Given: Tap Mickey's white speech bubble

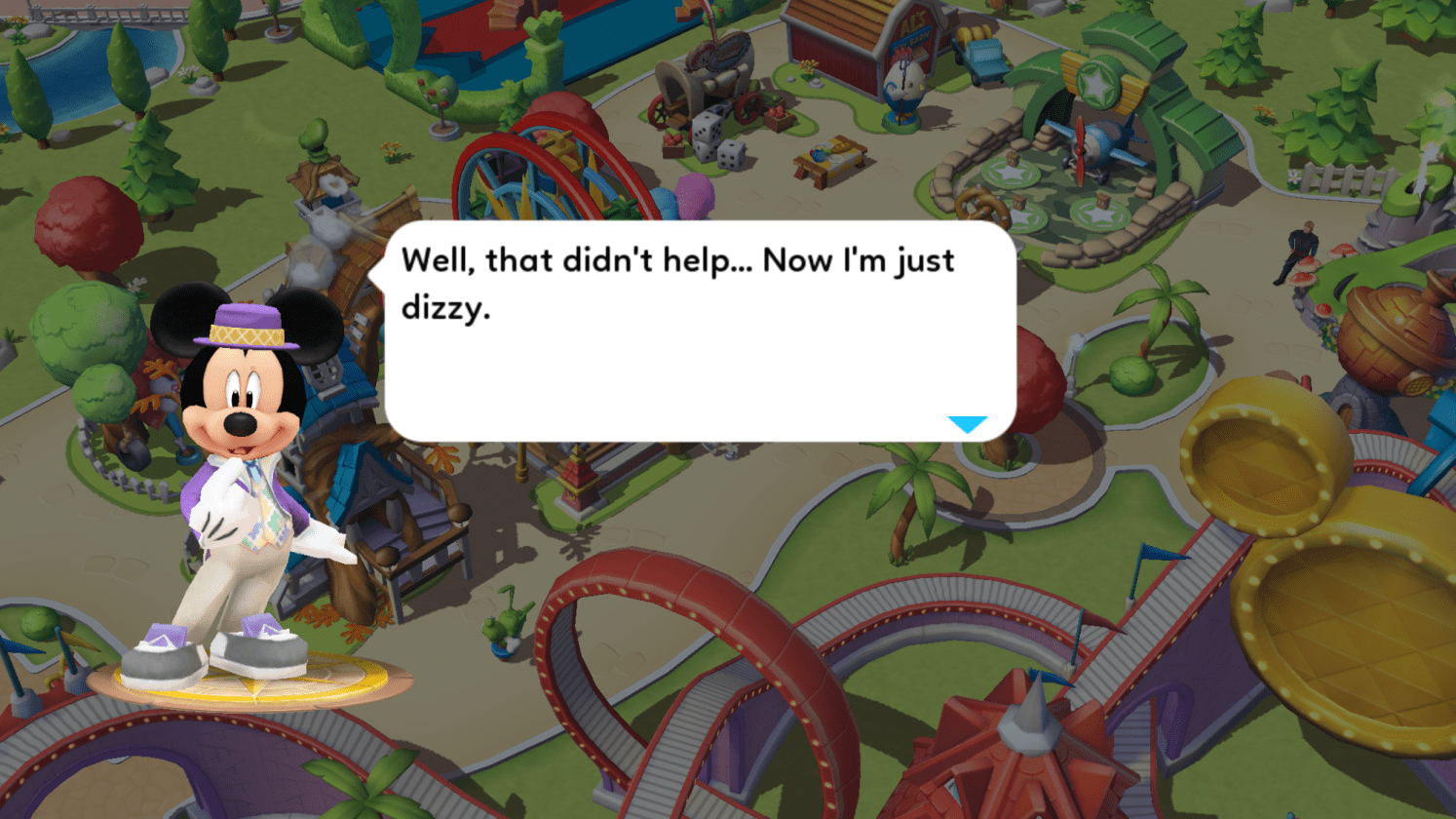Looking at the screenshot, I should [700, 331].
